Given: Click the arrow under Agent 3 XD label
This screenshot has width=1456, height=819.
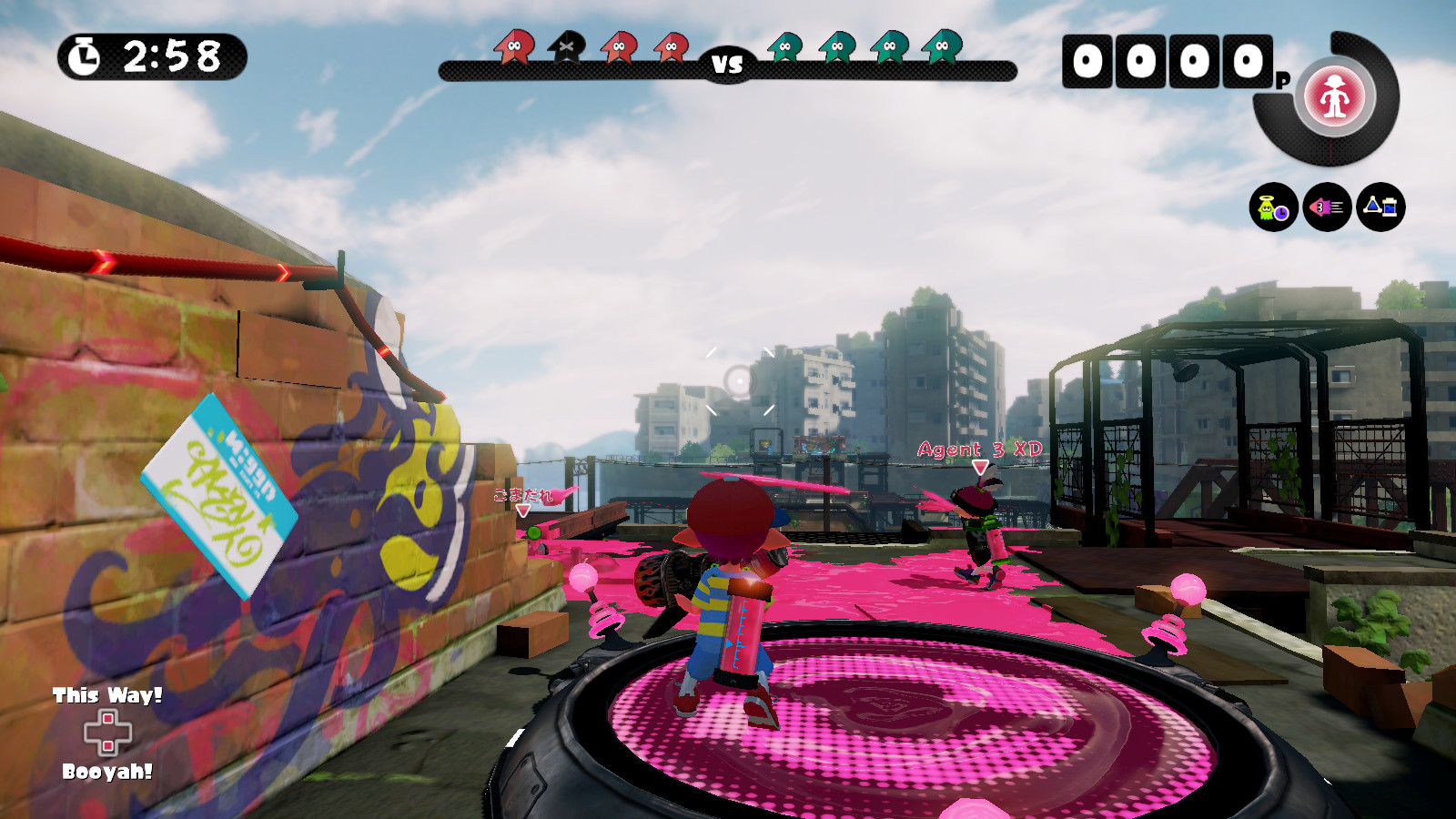Looking at the screenshot, I should click(979, 468).
